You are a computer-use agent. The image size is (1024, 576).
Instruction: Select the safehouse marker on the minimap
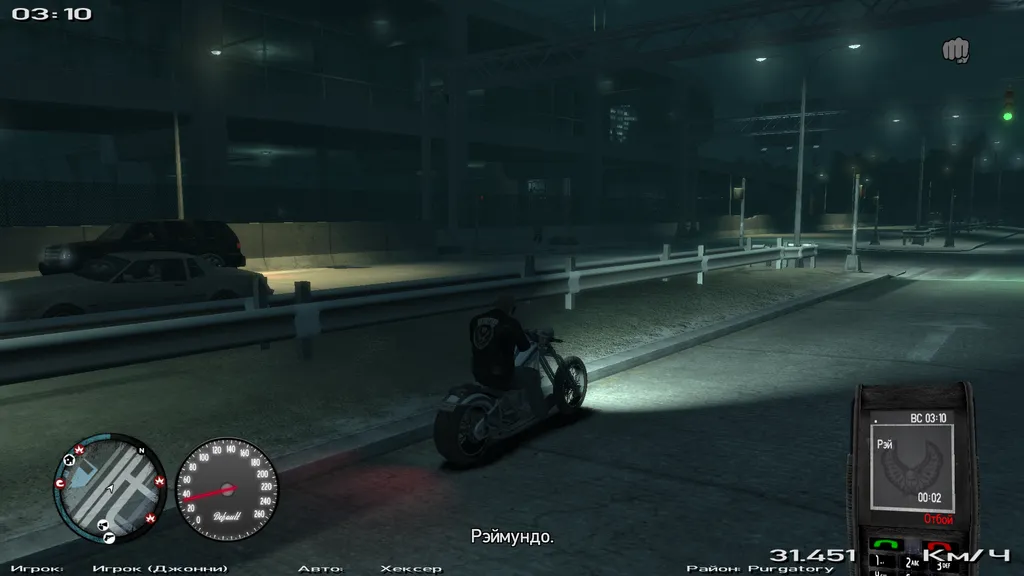pos(69,460)
